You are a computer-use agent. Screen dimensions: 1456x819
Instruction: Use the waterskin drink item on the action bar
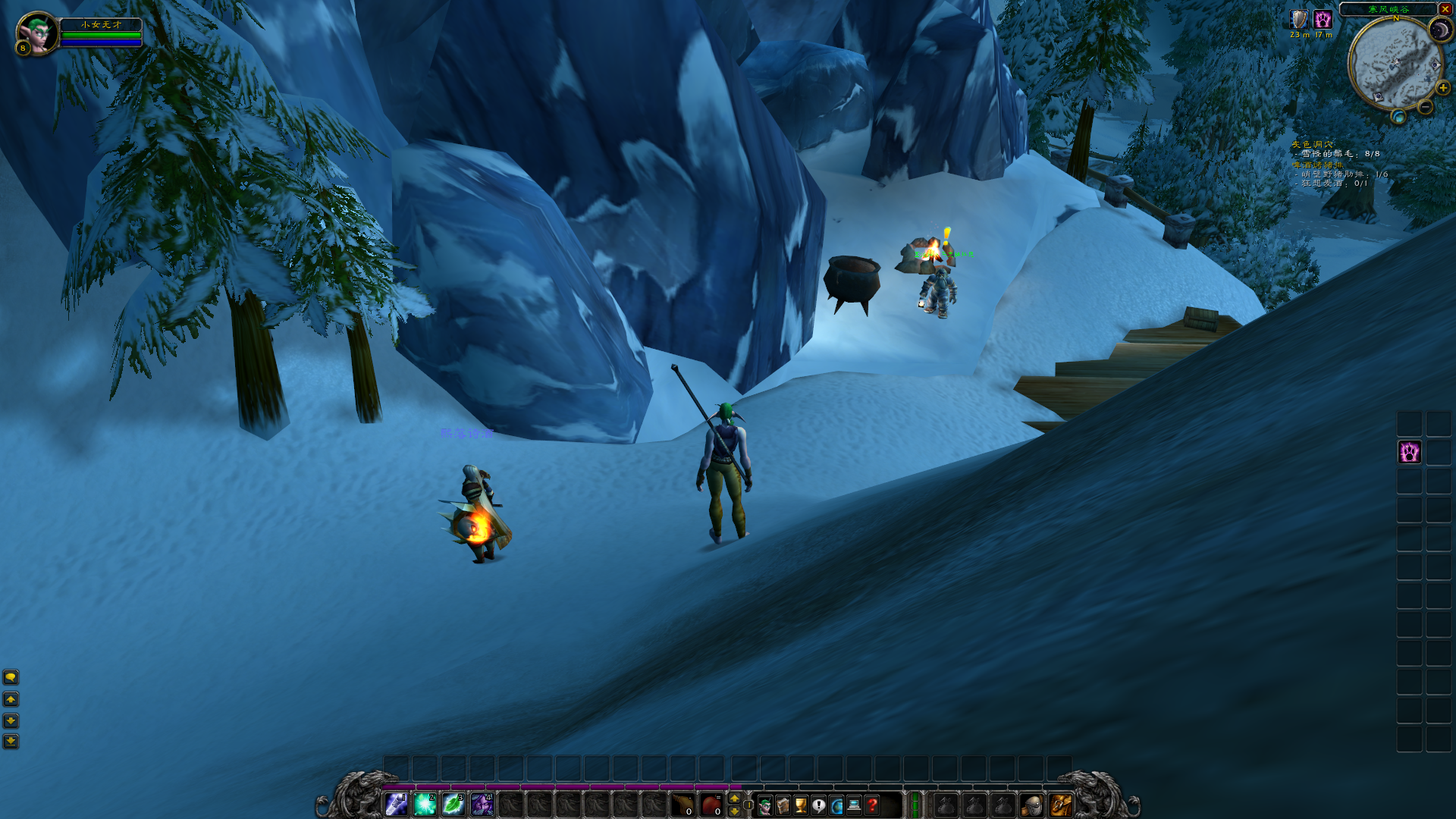683,804
